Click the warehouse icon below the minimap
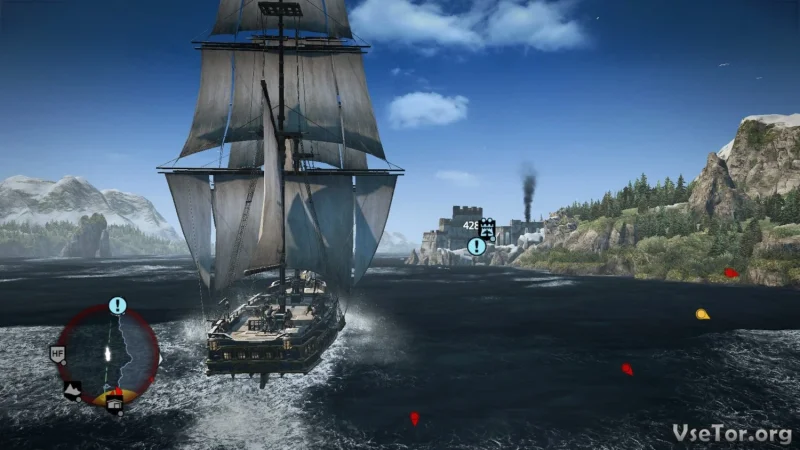The image size is (800, 450). coord(115,403)
